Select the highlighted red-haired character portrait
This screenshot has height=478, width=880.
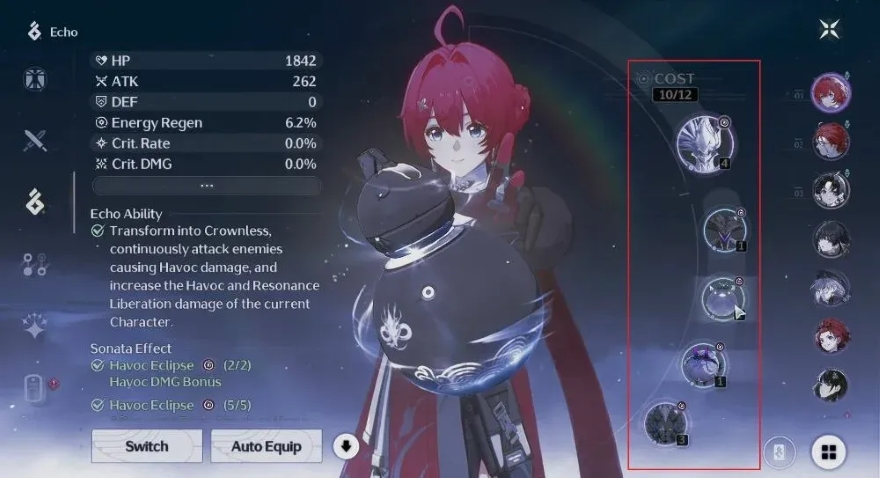830,93
